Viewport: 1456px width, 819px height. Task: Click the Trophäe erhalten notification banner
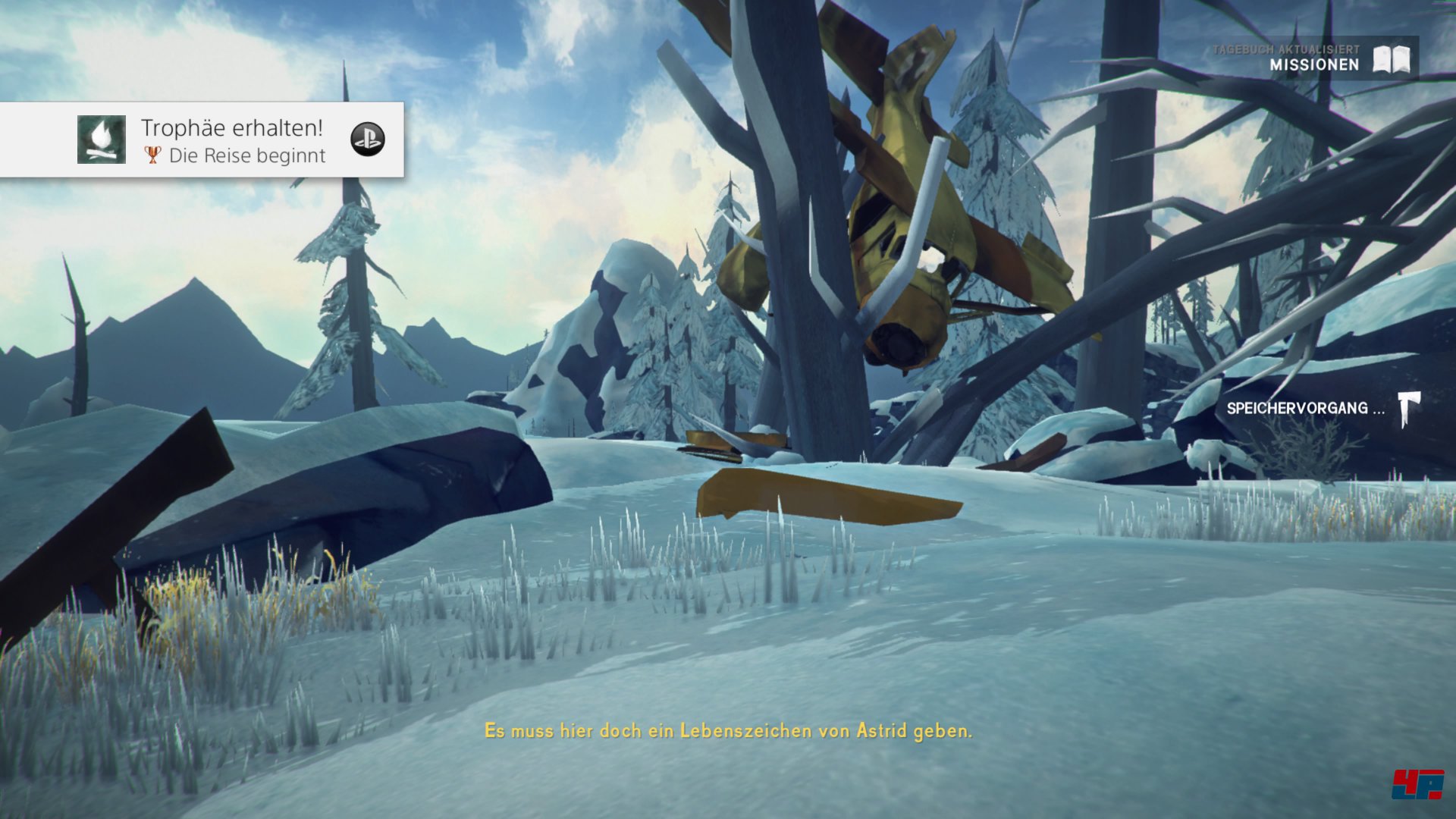point(231,140)
